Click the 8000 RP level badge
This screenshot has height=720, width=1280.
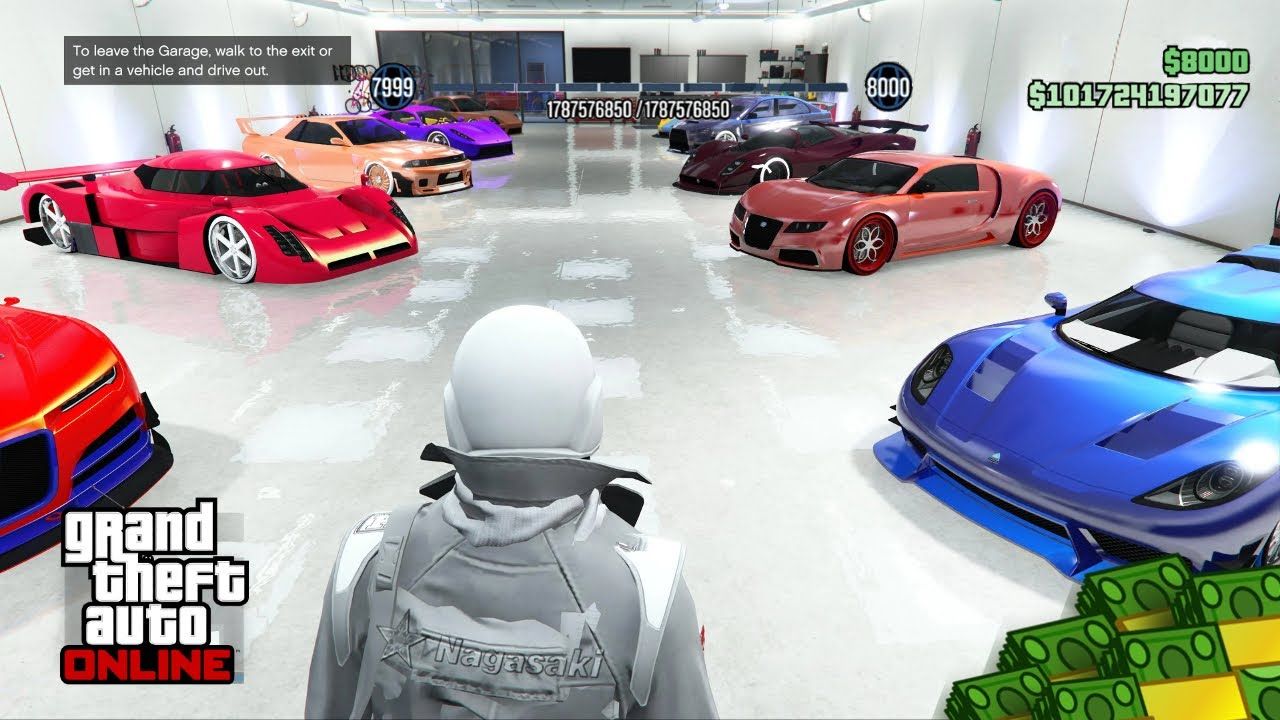pyautogui.click(x=887, y=86)
